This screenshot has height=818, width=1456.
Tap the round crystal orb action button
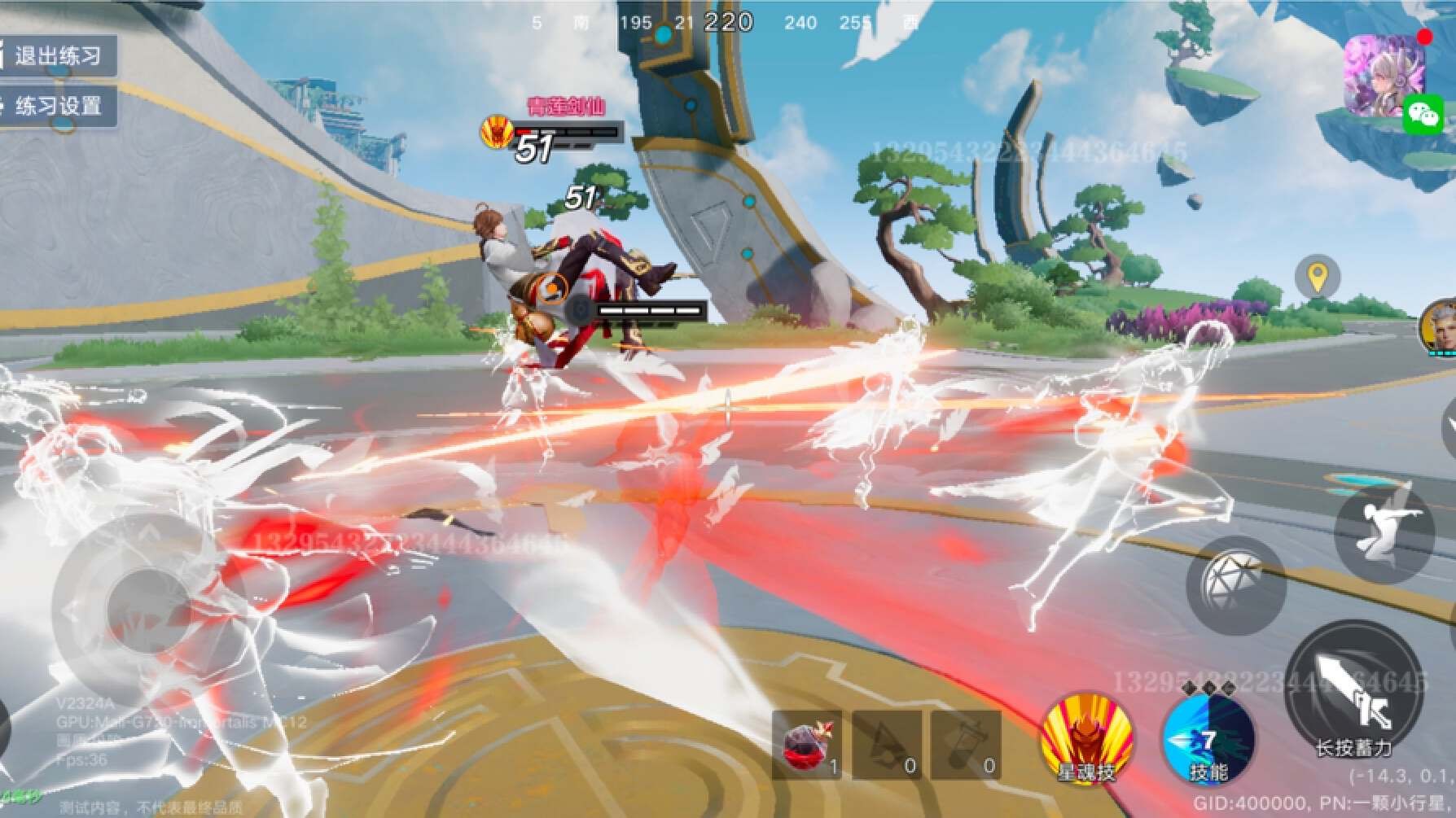pyautogui.click(x=1236, y=585)
